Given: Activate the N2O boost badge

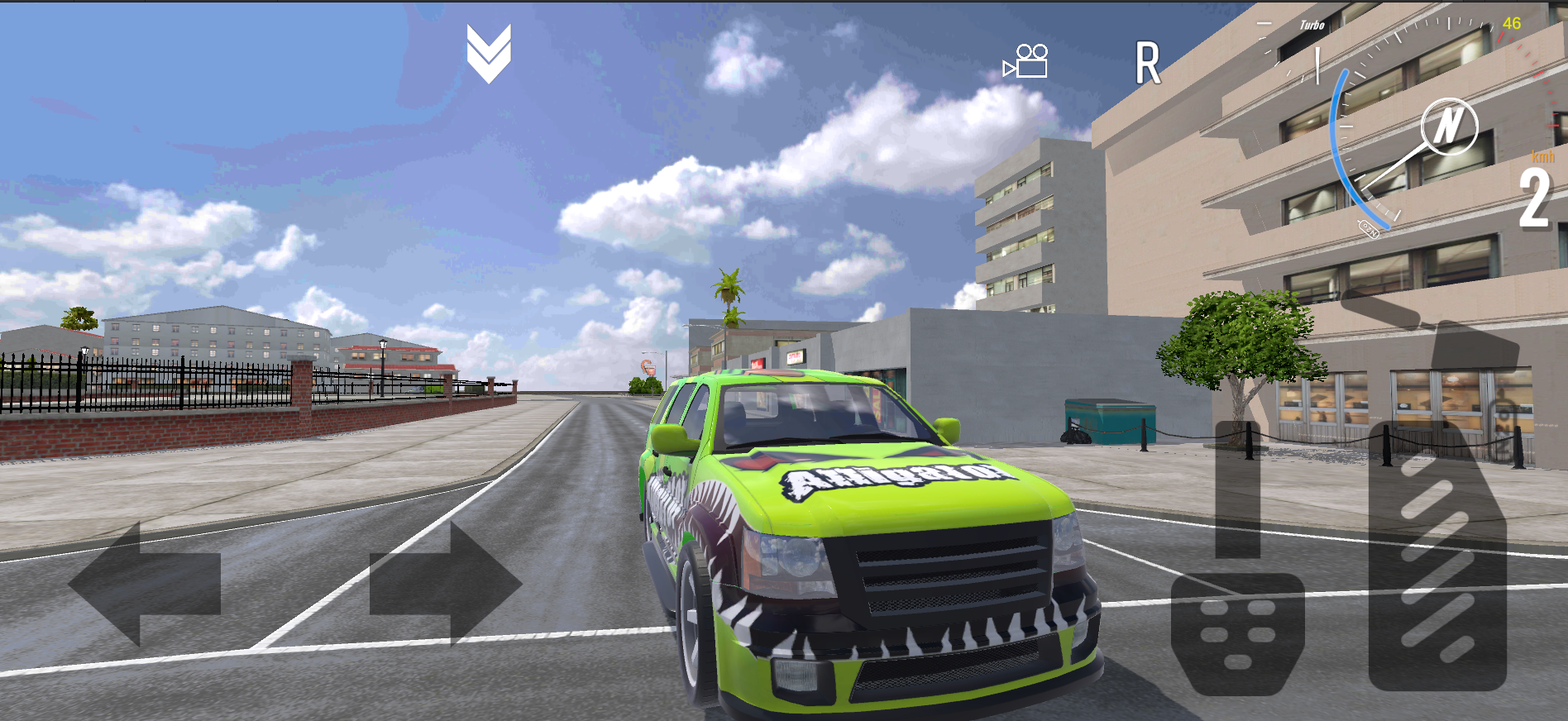Looking at the screenshot, I should tap(1369, 228).
